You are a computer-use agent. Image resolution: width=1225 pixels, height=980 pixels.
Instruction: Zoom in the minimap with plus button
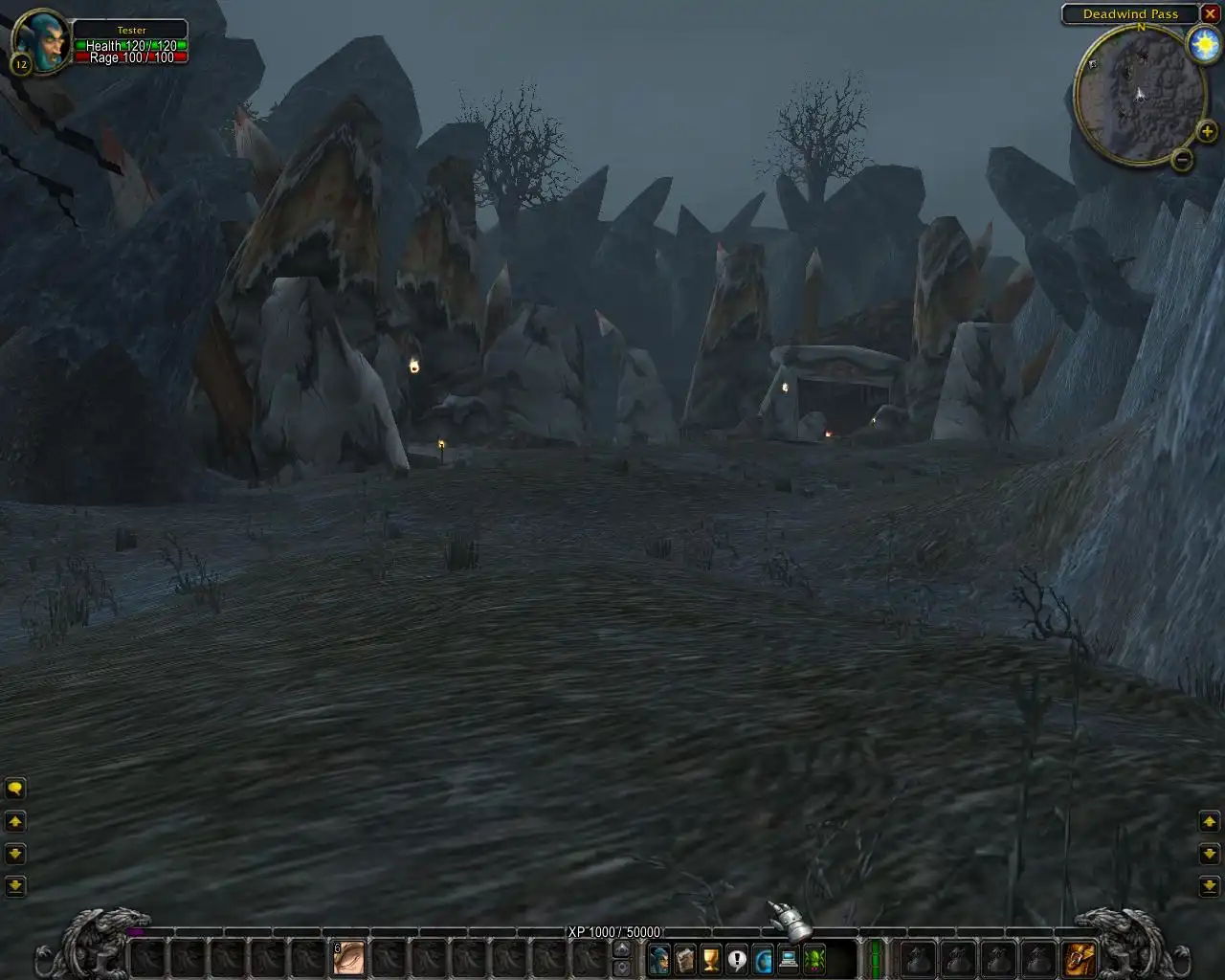pos(1207,131)
